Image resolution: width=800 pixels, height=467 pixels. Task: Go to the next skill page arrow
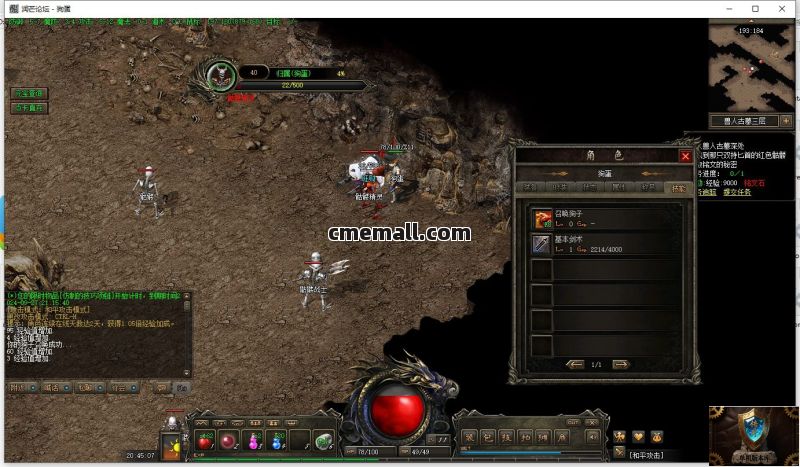coord(621,364)
